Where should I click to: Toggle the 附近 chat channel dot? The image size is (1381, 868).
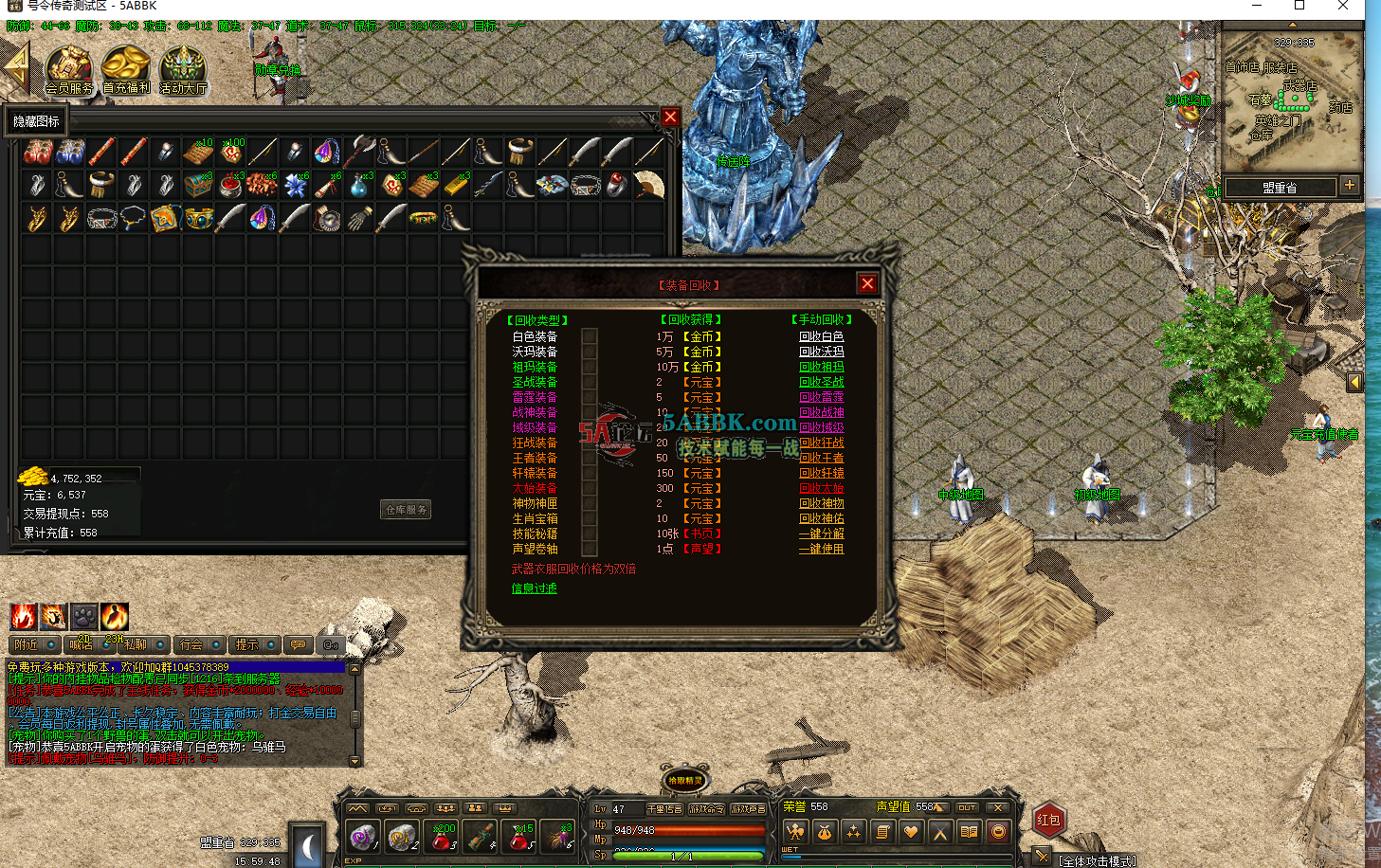[x=50, y=645]
